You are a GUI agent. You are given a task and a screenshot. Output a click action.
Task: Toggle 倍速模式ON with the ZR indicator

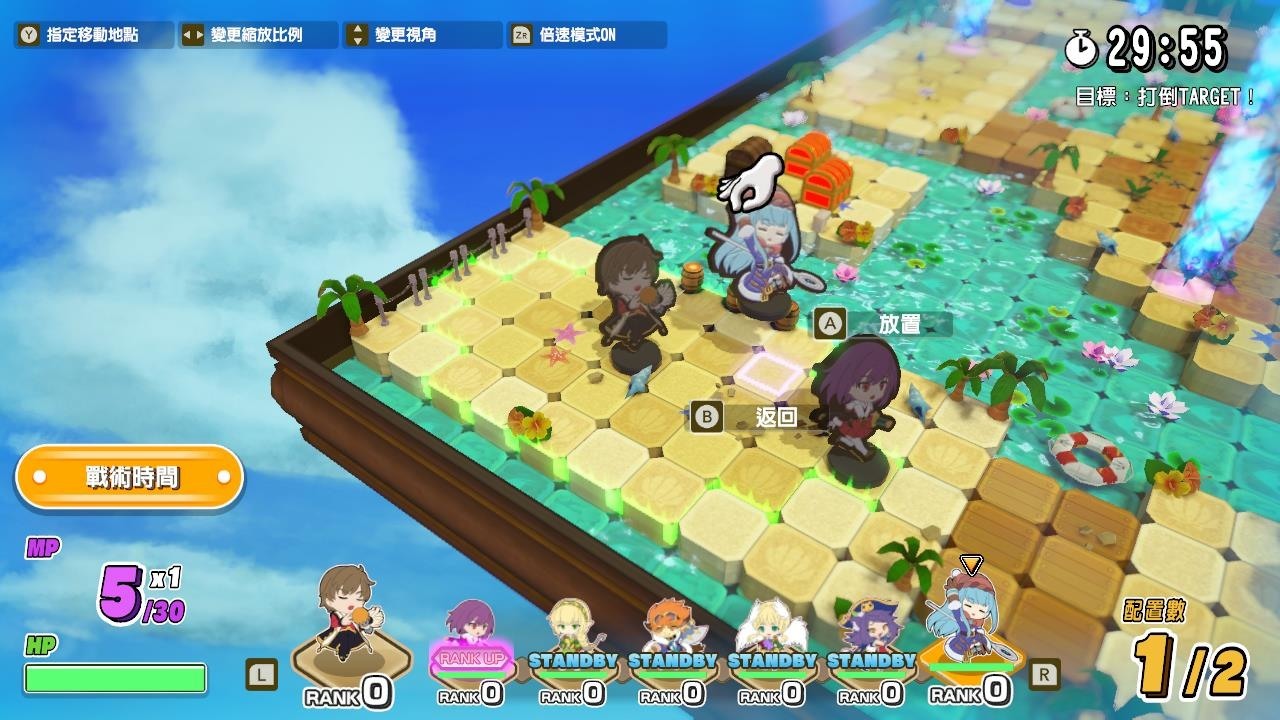tap(590, 33)
